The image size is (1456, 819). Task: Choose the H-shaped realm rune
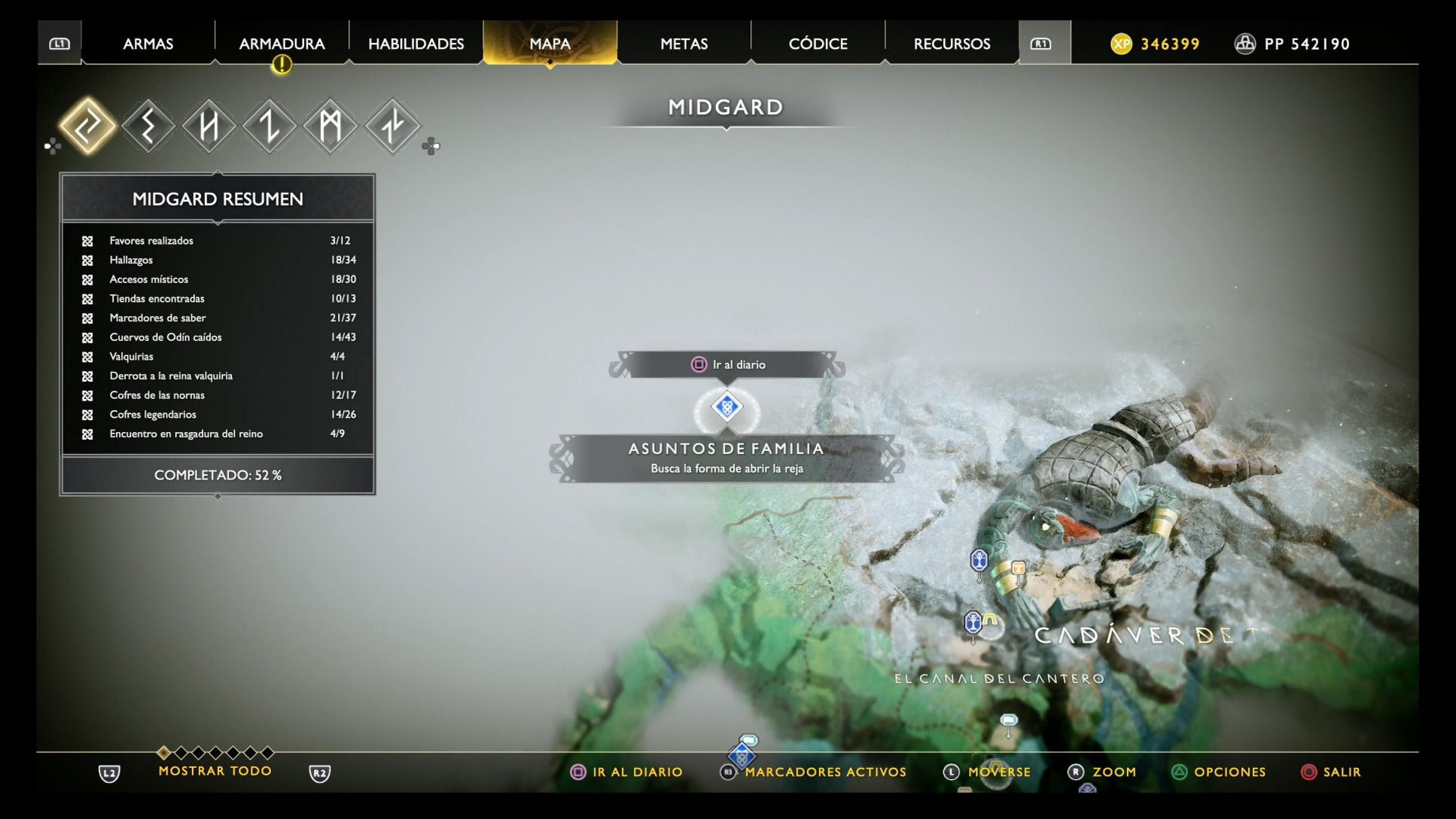(x=209, y=126)
